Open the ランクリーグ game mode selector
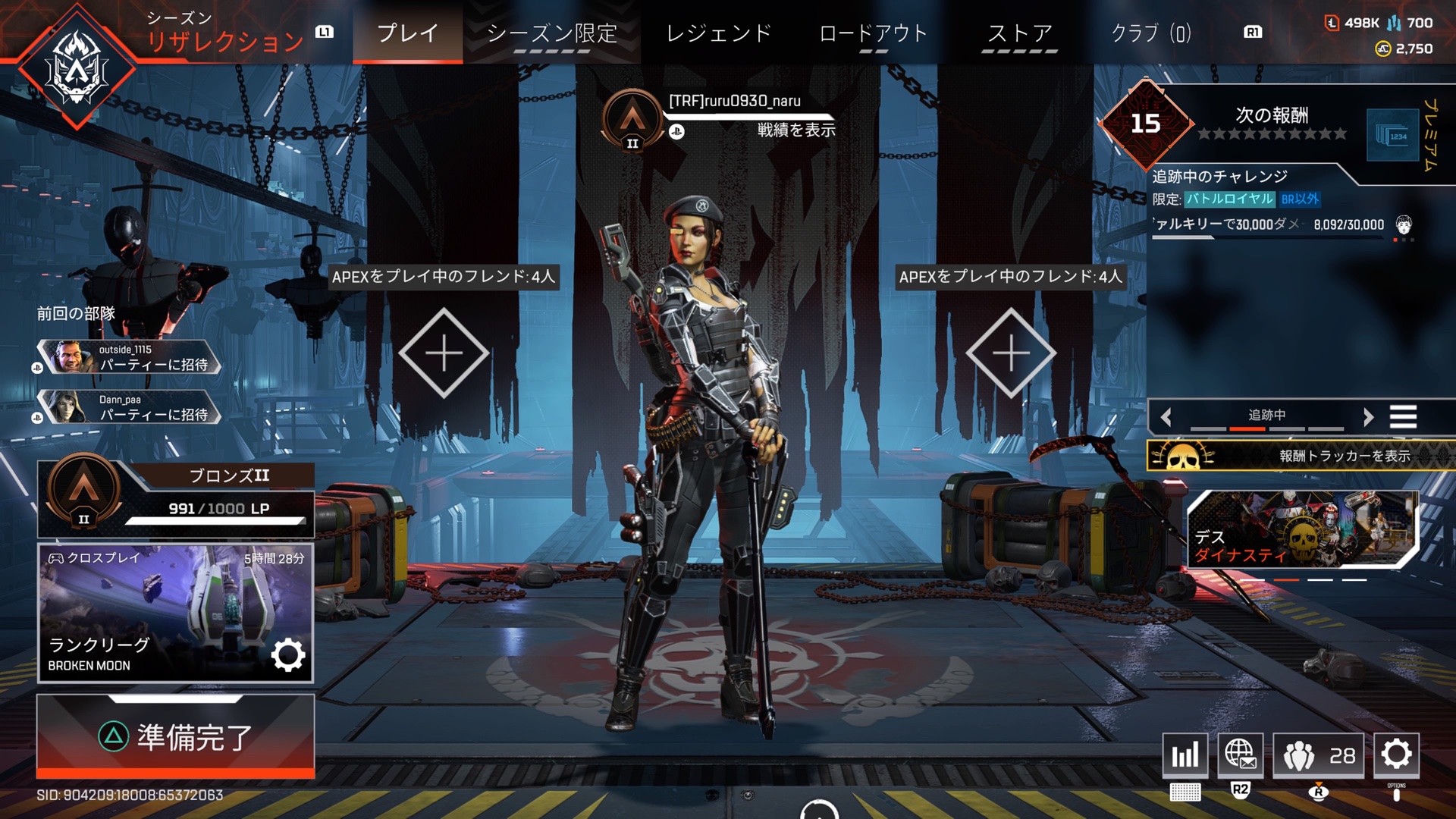The height and width of the screenshot is (819, 1456). [x=175, y=613]
